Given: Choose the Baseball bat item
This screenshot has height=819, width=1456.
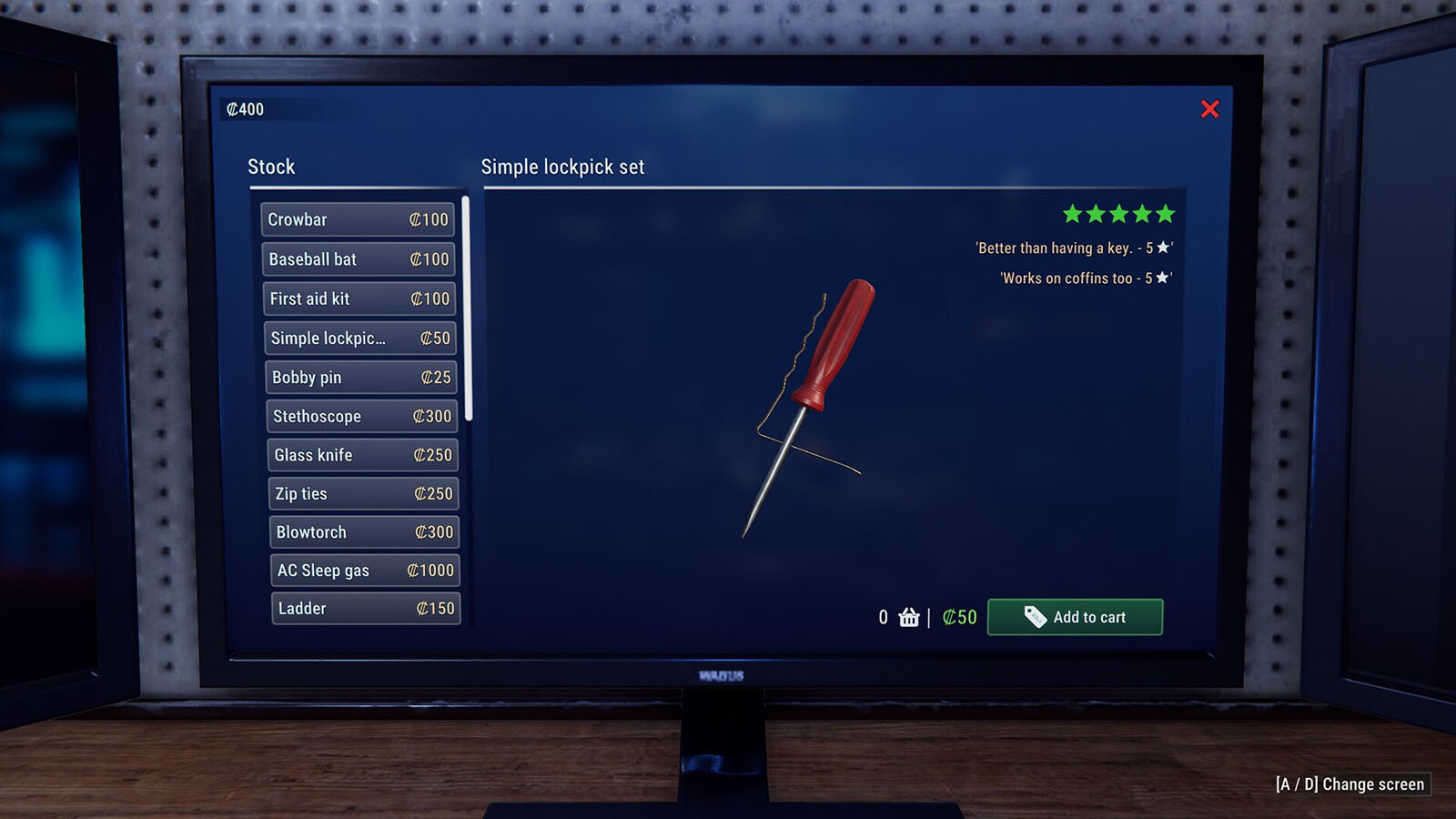Looking at the screenshot, I should 359,259.
